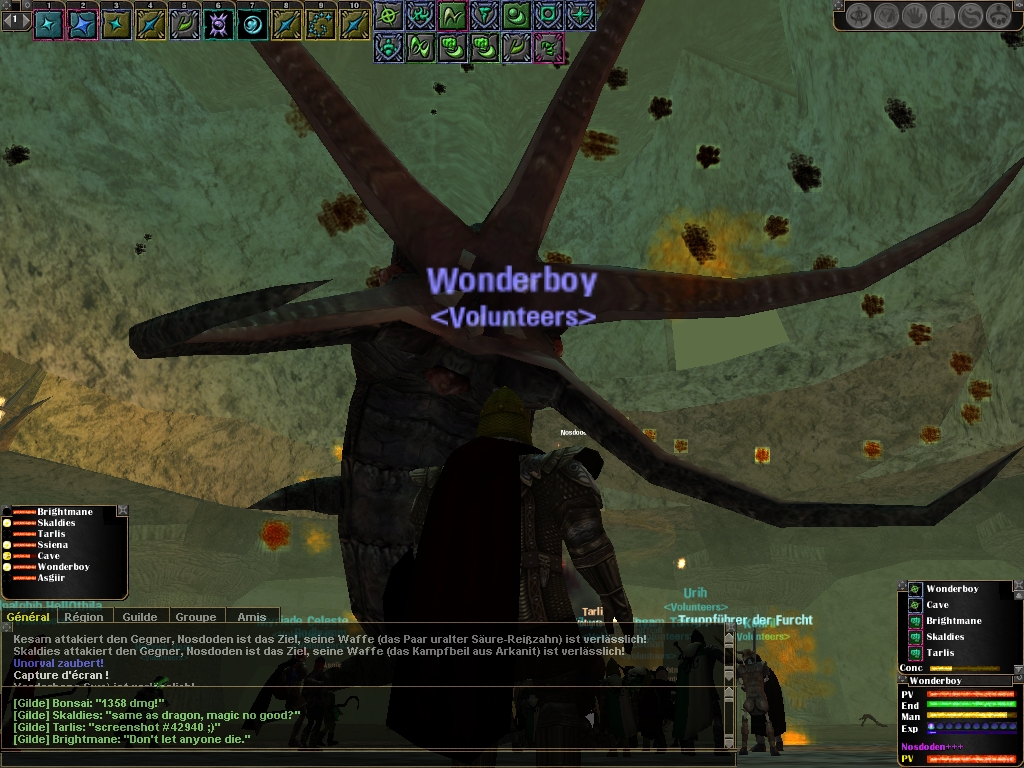Select the Groupe chat tab

[196, 617]
